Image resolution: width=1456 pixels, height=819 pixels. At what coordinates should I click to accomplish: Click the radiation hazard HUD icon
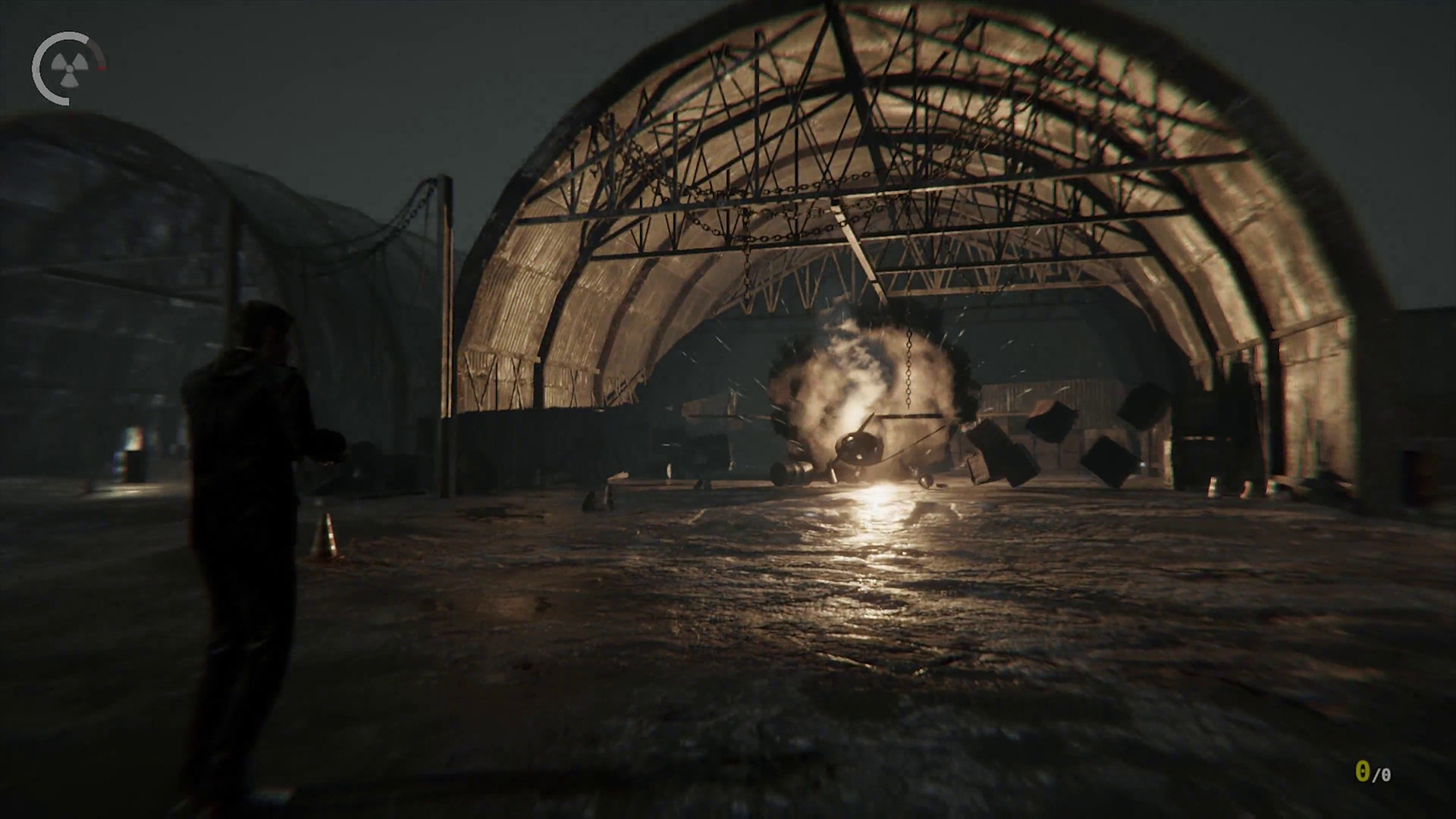click(68, 67)
